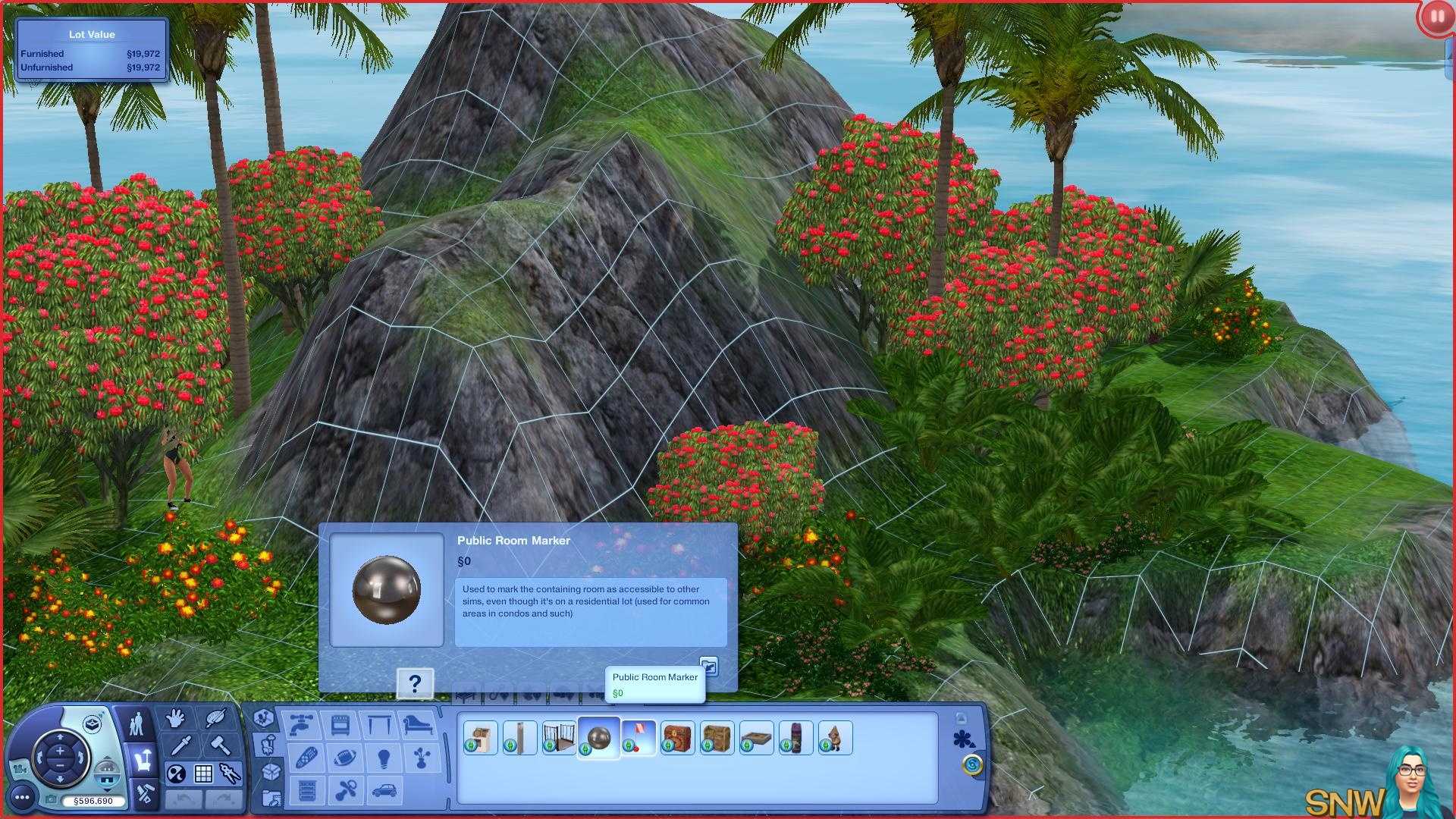Open the plumbing faucet category
This screenshot has width=1456, height=819.
302,724
